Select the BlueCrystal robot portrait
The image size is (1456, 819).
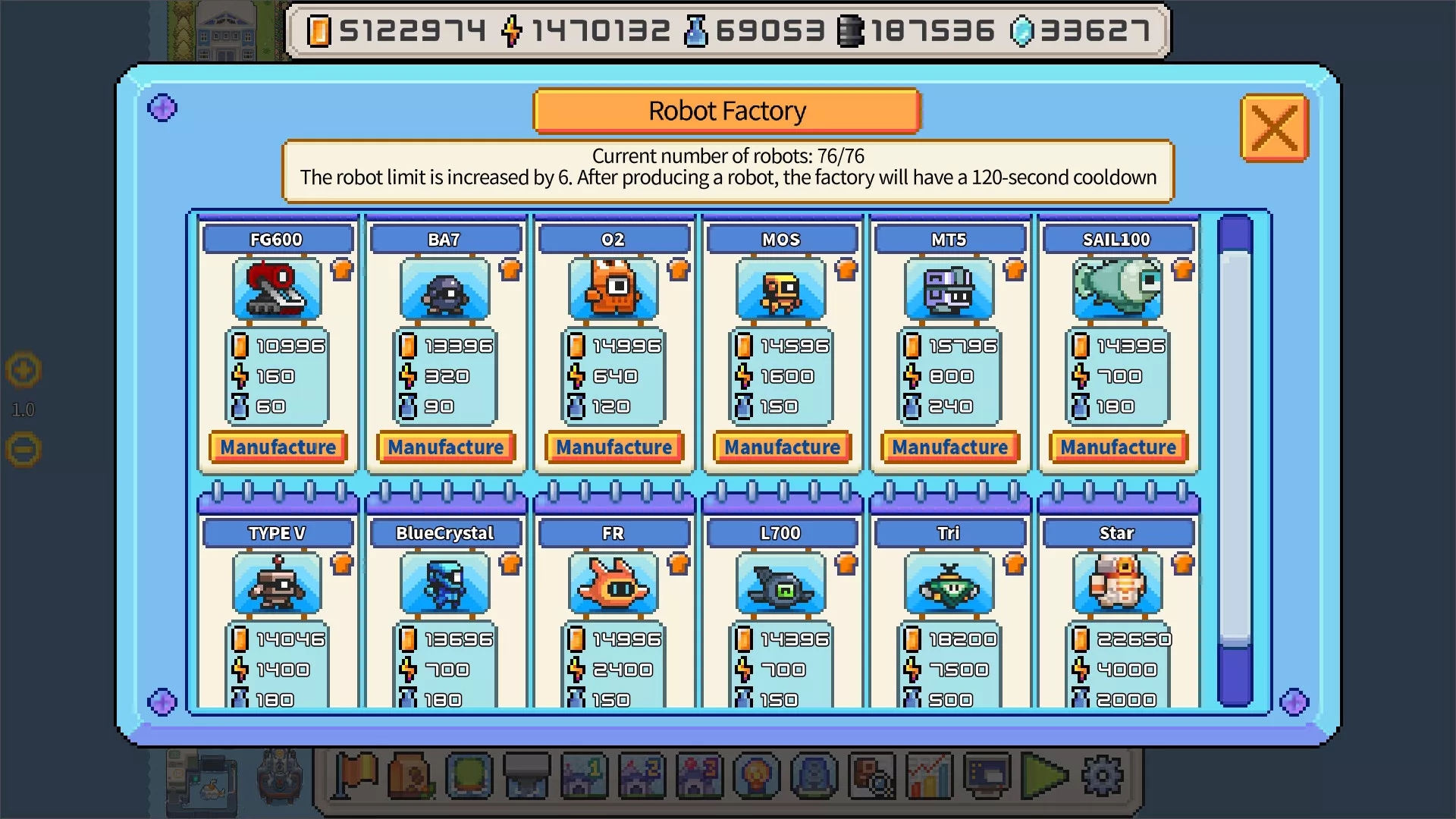444,582
